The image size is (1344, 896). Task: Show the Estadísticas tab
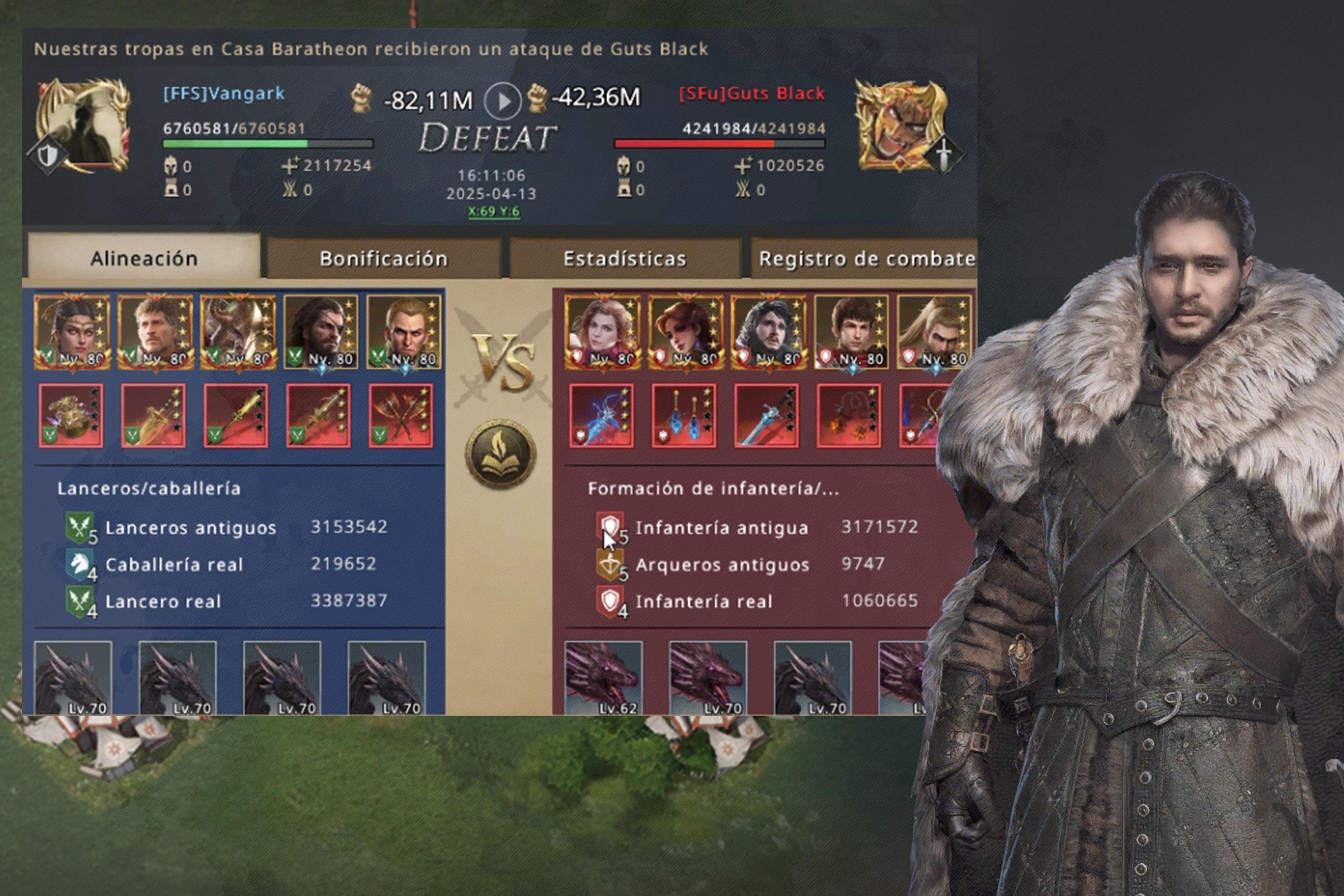point(625,258)
